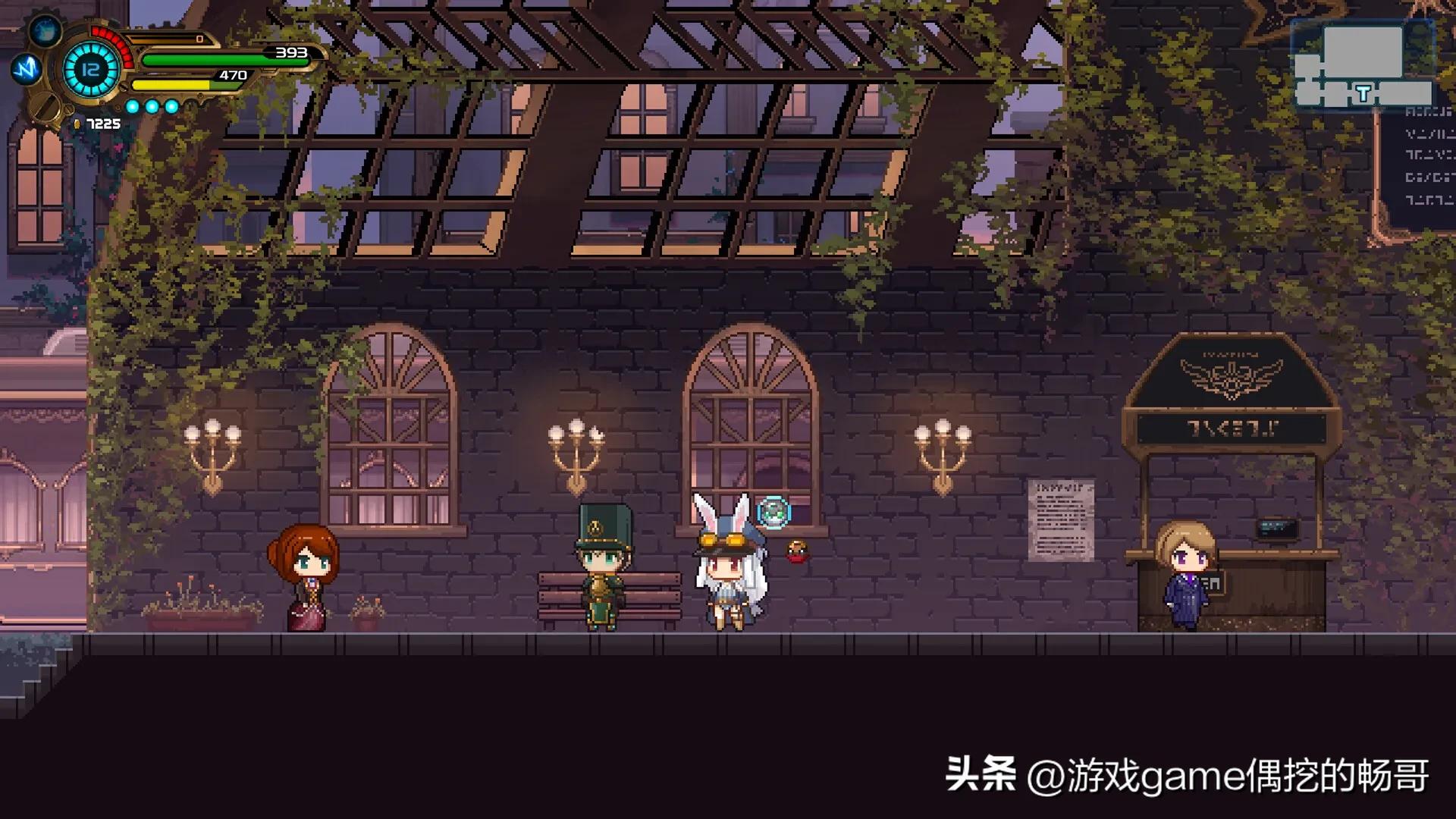Click the currency counter showing 7225
This screenshot has width=1456, height=819.
coord(102,124)
